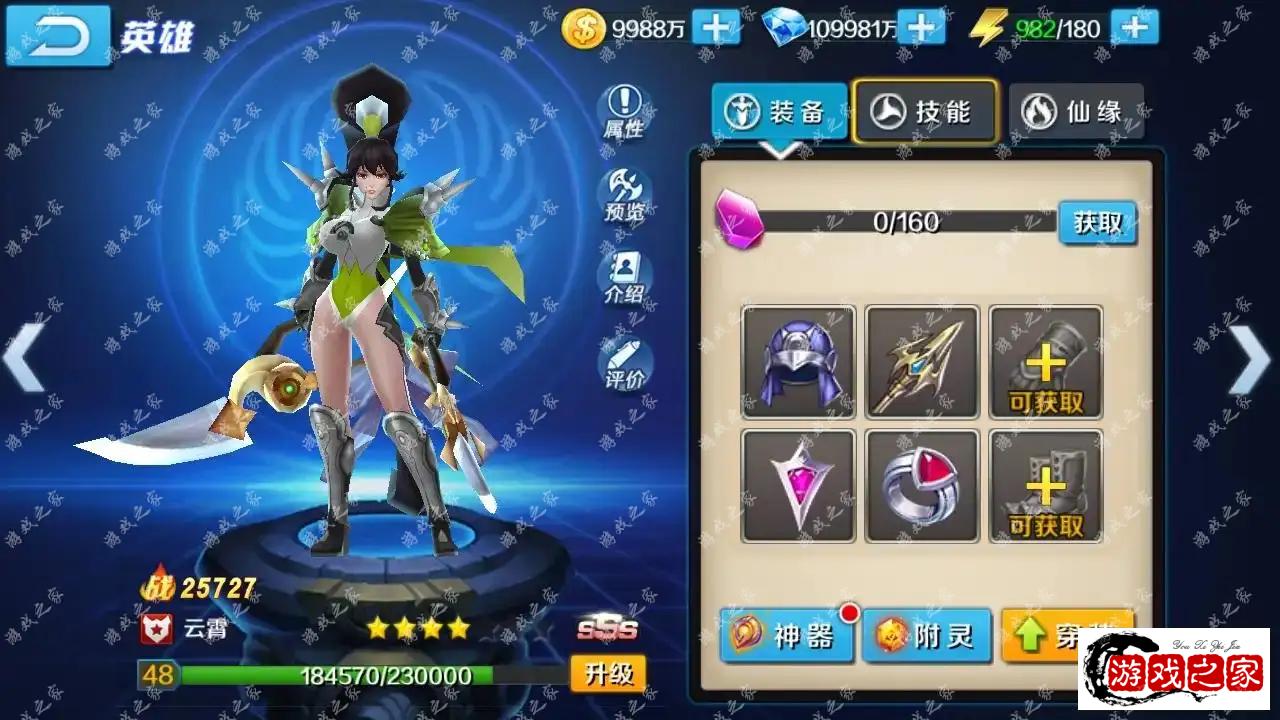1280x720 pixels.
Task: Select the red gem ring slot
Action: pos(922,486)
